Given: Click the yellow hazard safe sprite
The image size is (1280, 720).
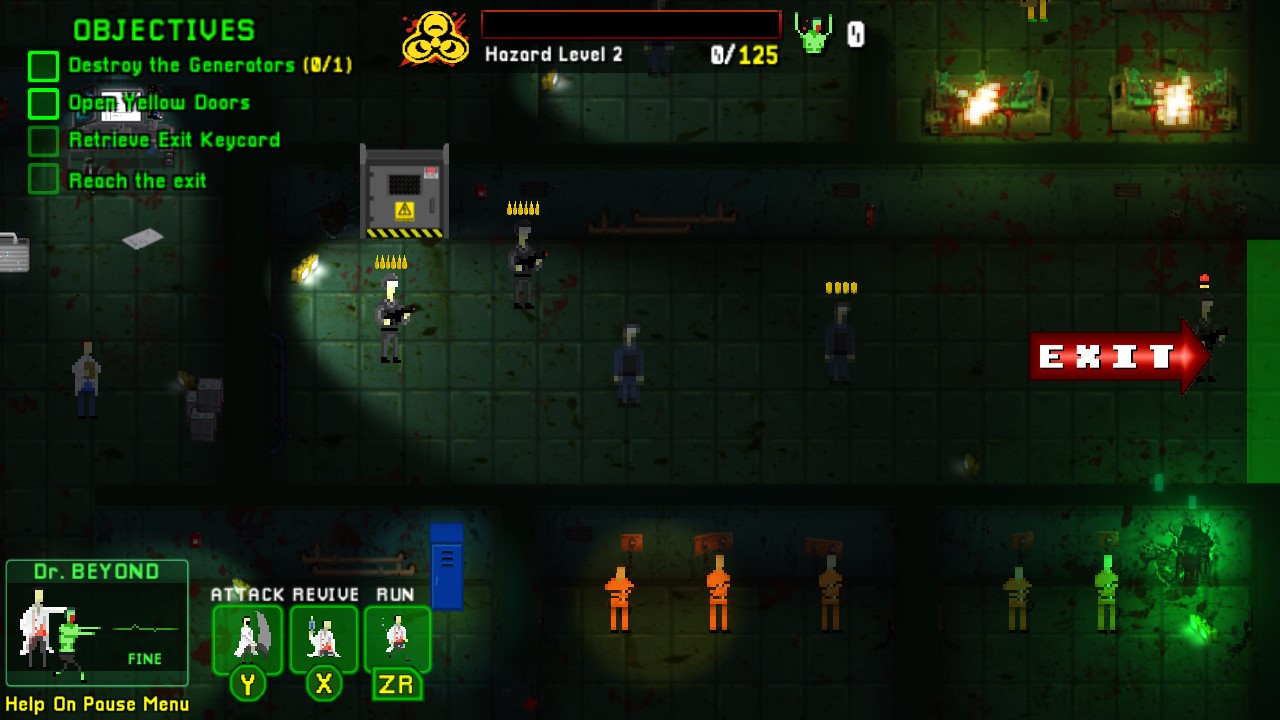Looking at the screenshot, I should 403,190.
